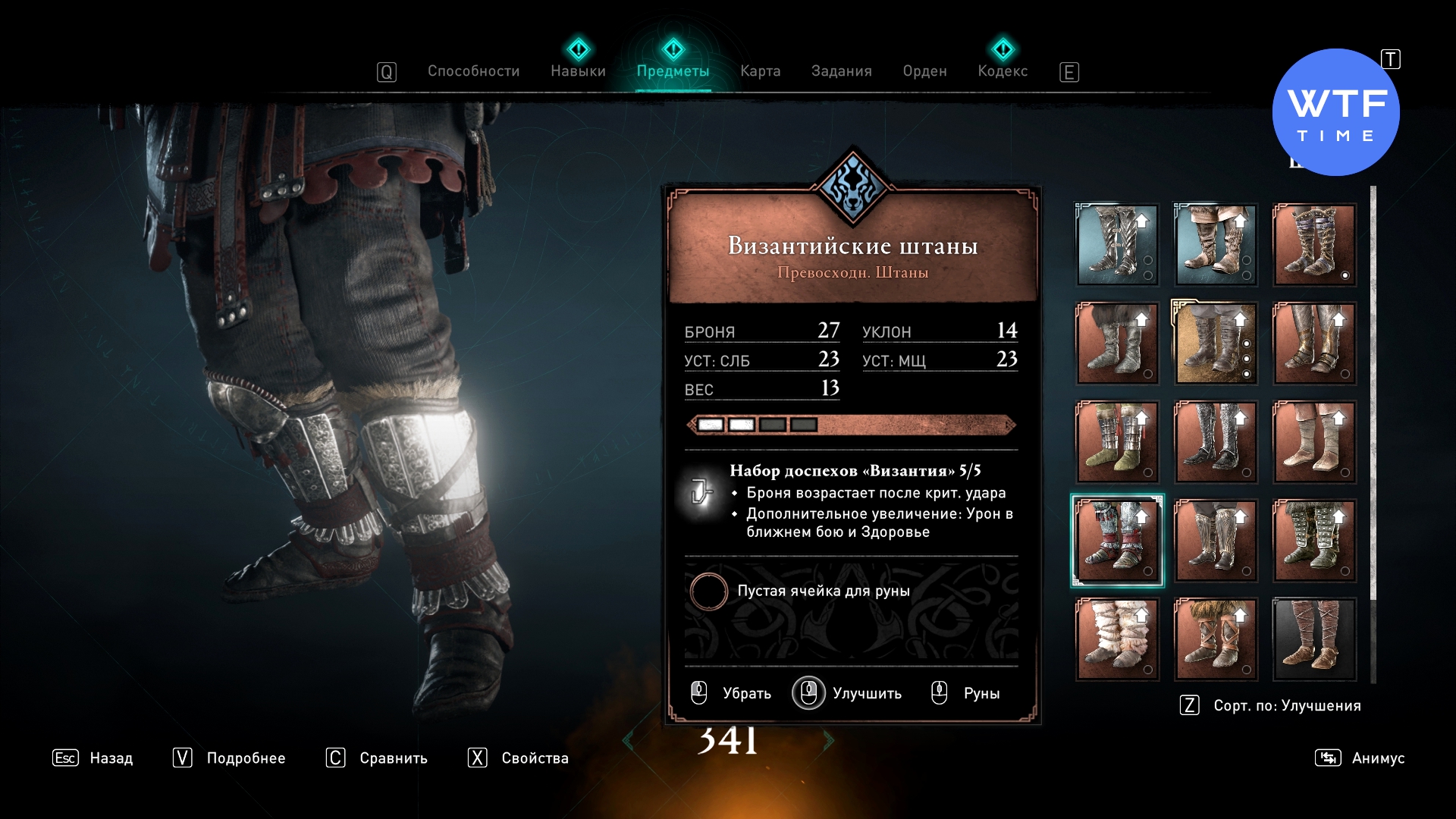Select the Предметы tab
This screenshot has width=1456, height=819.
pyautogui.click(x=673, y=71)
